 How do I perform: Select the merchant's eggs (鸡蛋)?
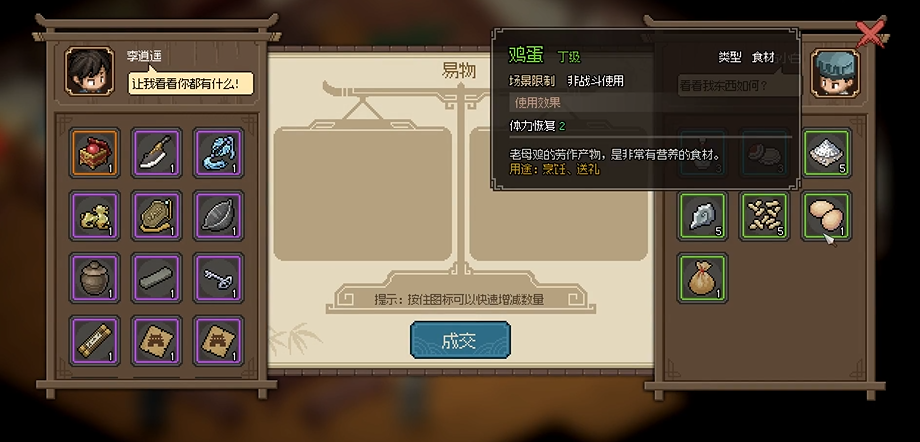826,215
